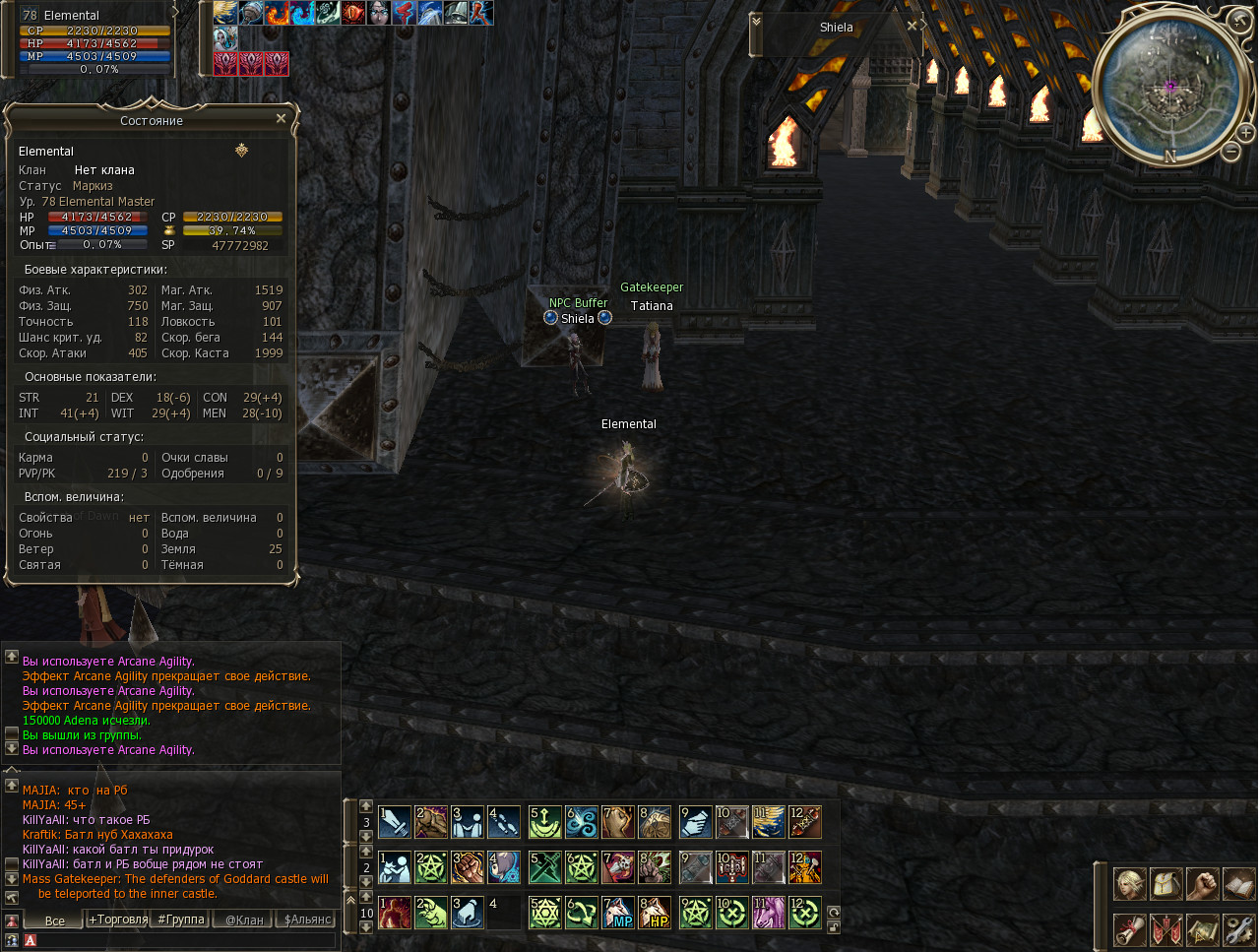Zoom out the minimap with minus button
The height and width of the screenshot is (952, 1260).
click(1230, 152)
